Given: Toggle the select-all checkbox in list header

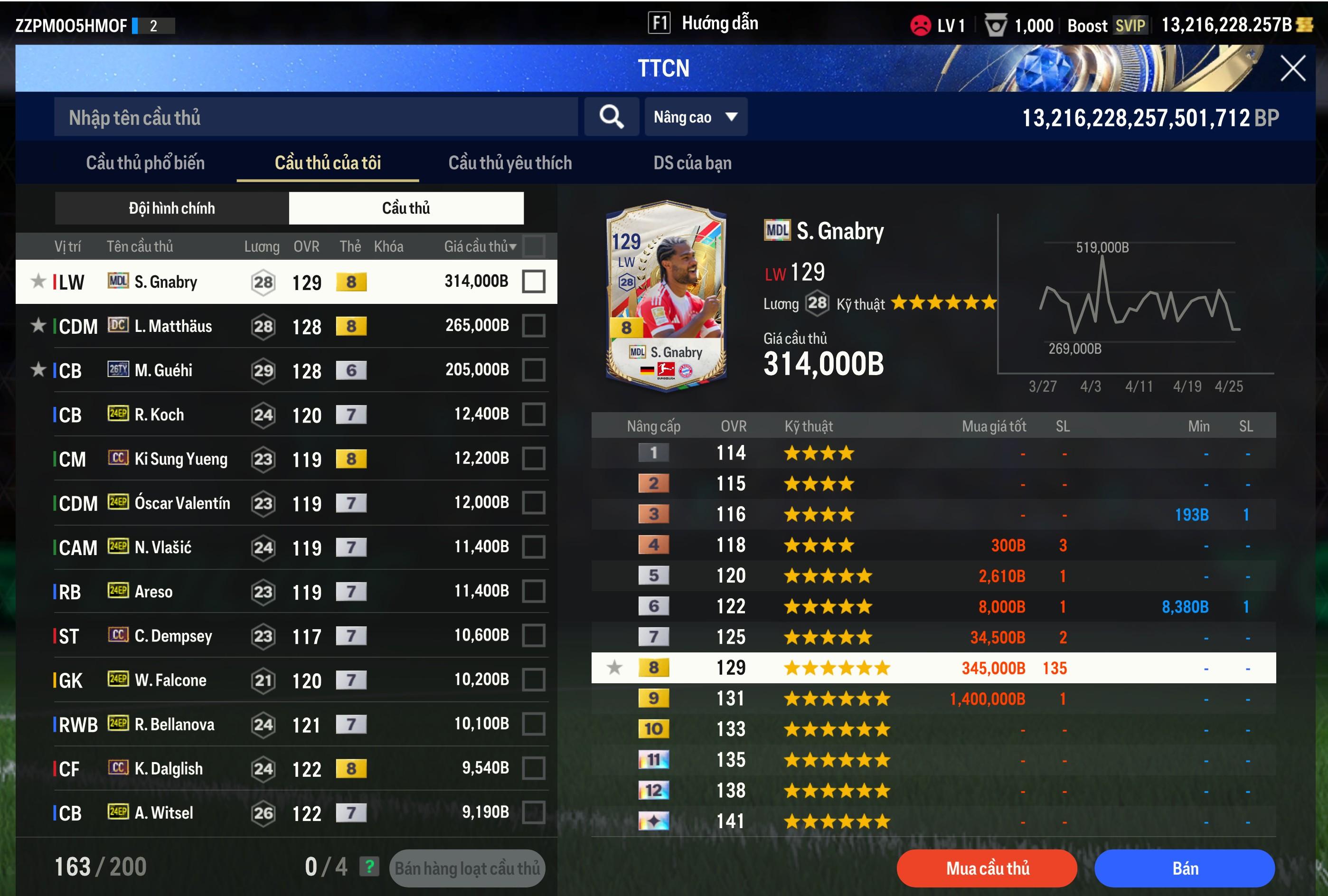Looking at the screenshot, I should point(534,246).
